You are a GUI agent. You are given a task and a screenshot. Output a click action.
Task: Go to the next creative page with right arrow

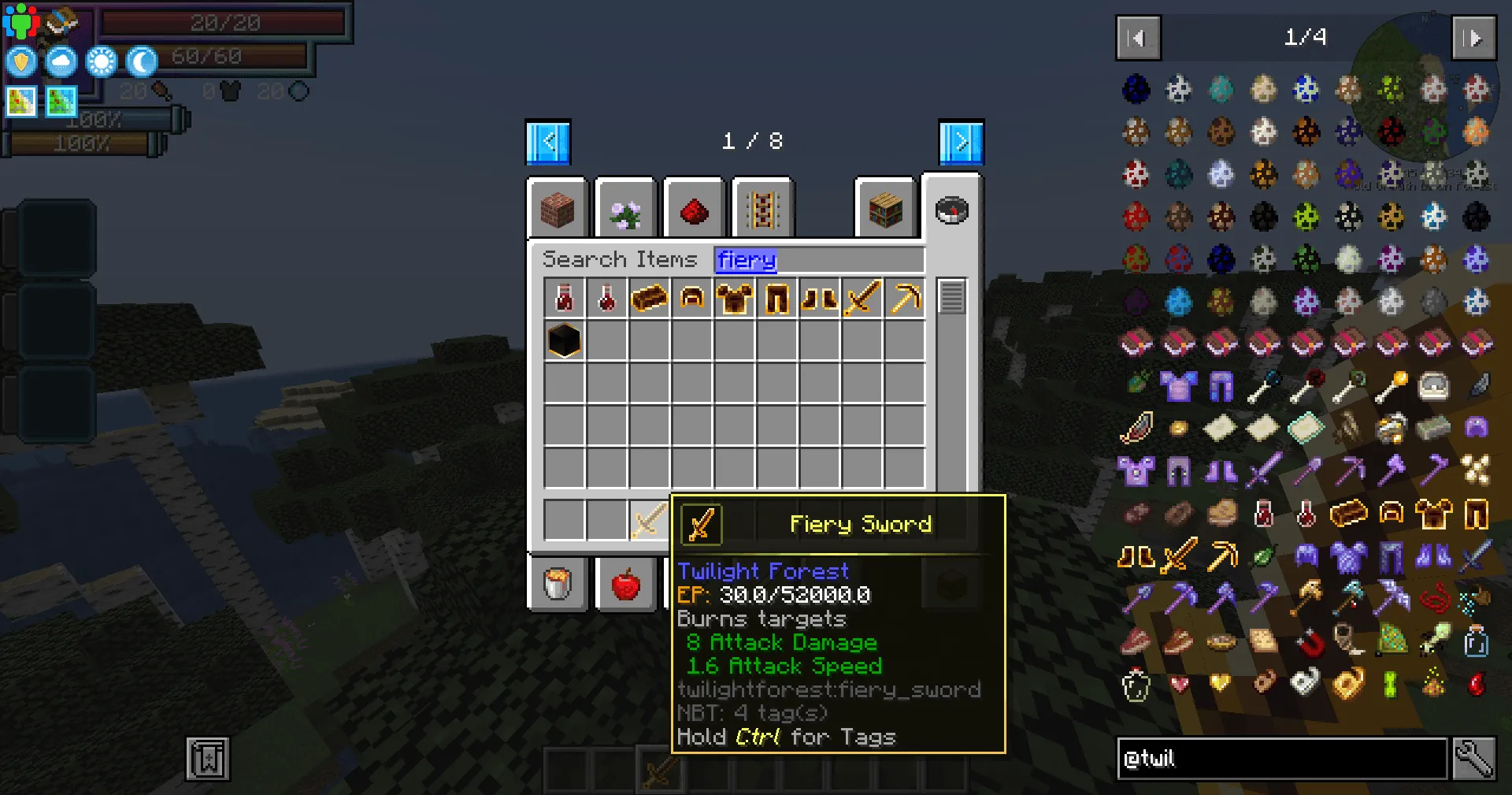click(960, 141)
